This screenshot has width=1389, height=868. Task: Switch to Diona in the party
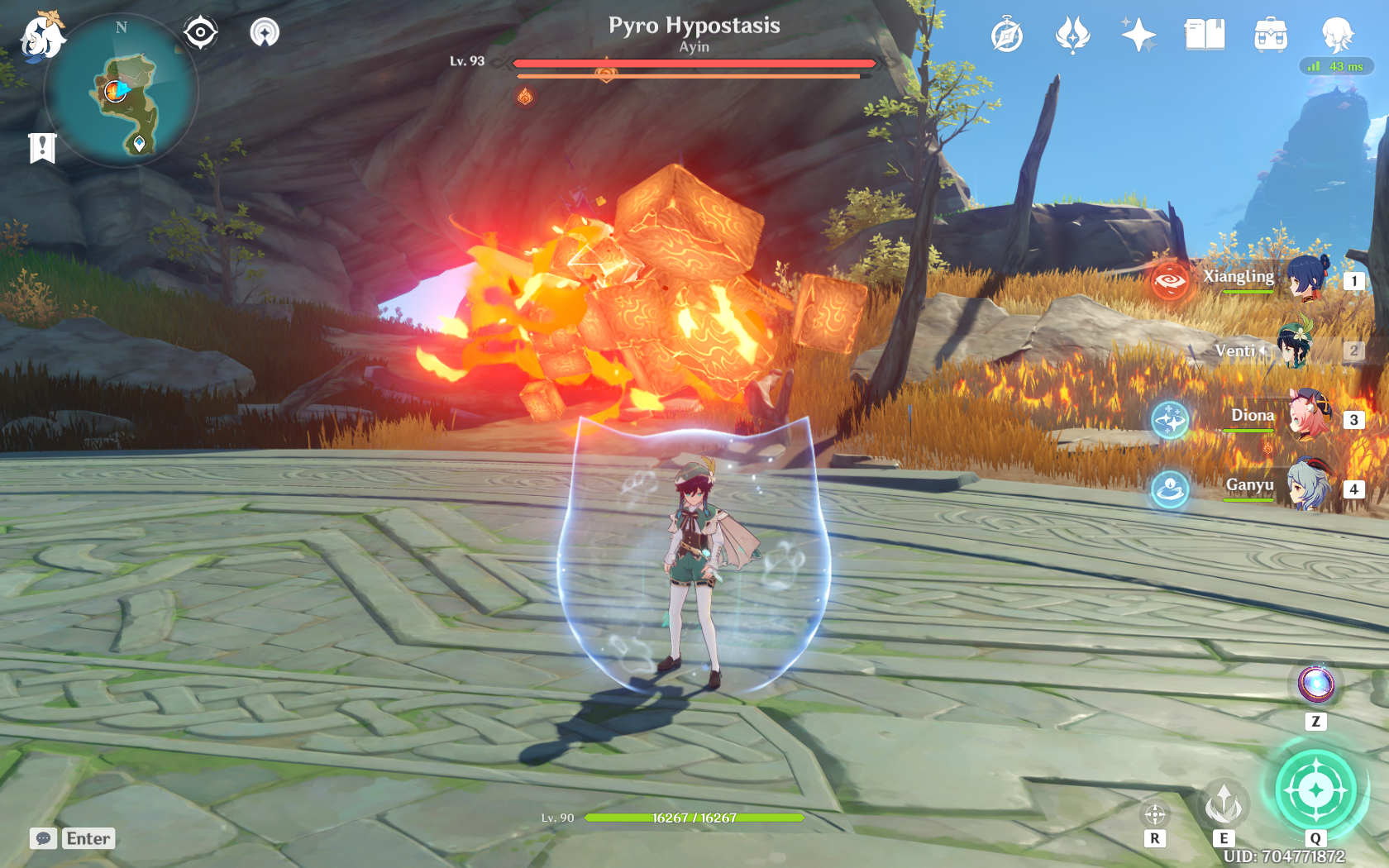point(1308,418)
